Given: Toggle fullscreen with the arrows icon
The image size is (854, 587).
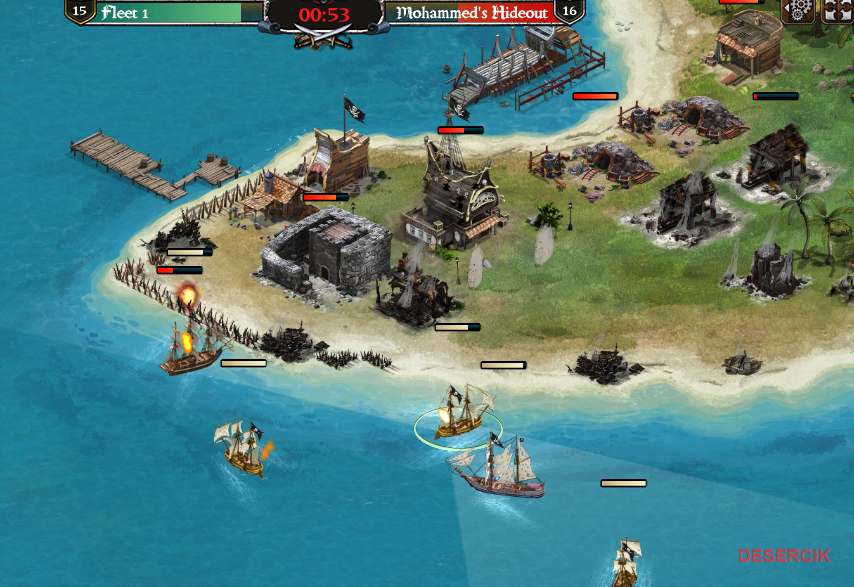Looking at the screenshot, I should point(836,10).
